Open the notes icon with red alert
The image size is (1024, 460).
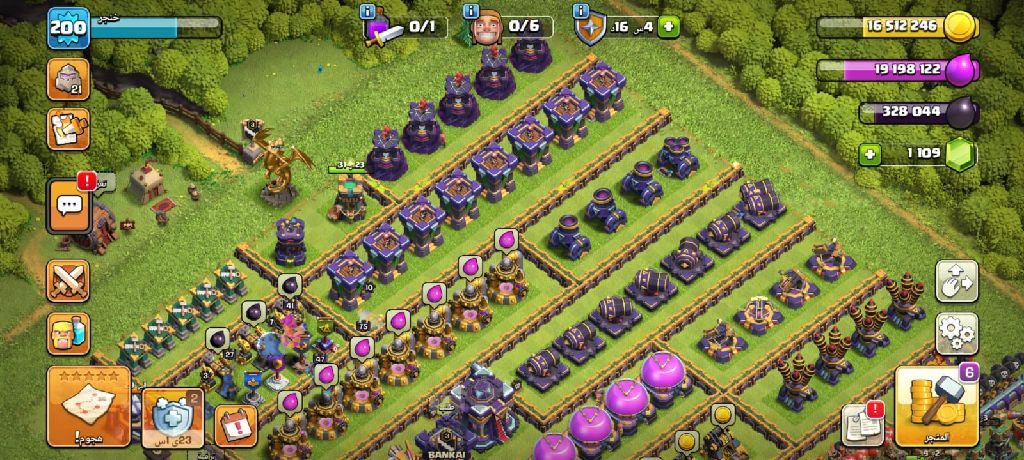coord(861,423)
